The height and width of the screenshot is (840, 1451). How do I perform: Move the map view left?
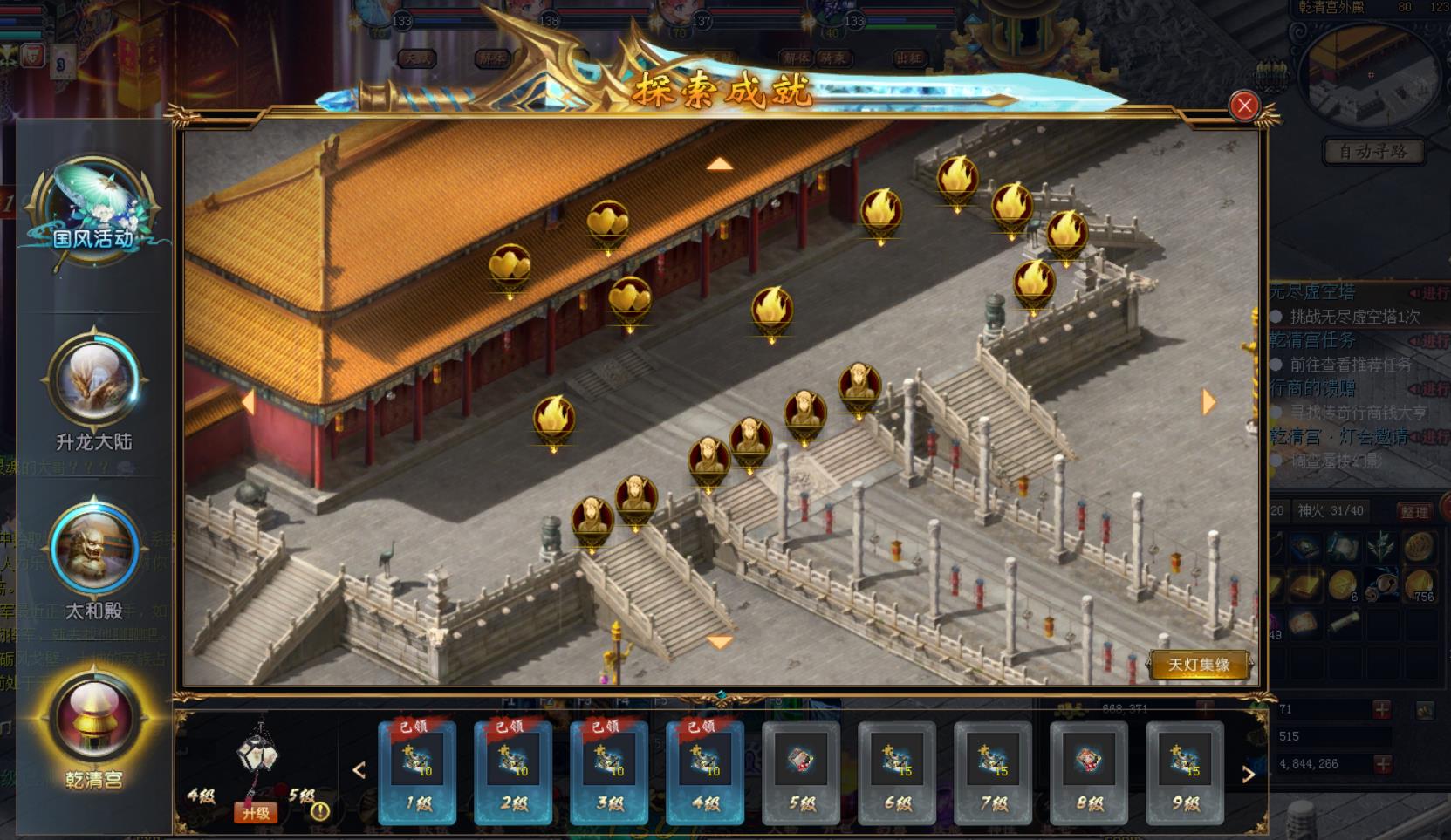[x=248, y=402]
